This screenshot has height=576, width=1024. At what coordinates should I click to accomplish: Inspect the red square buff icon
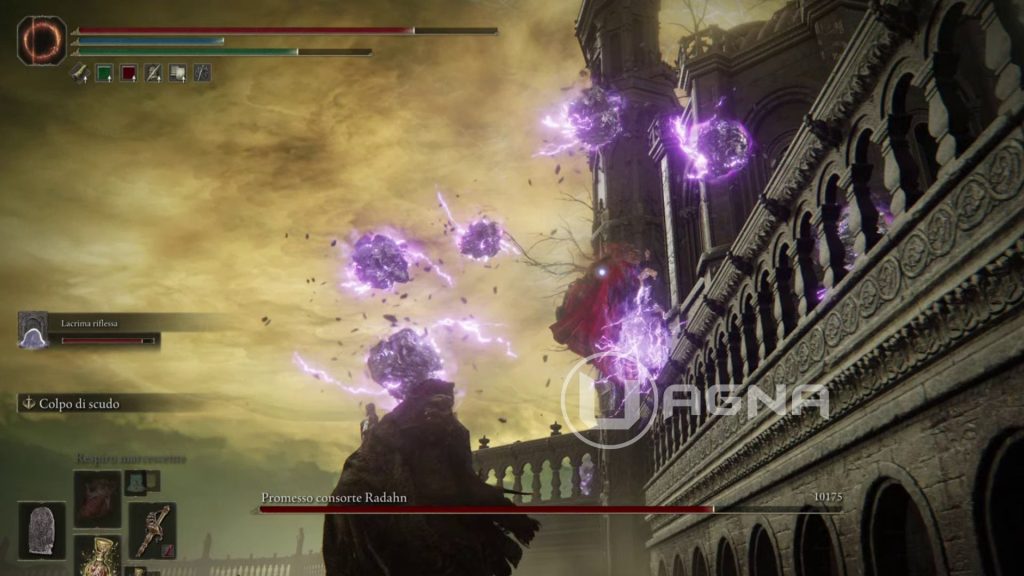click(128, 72)
